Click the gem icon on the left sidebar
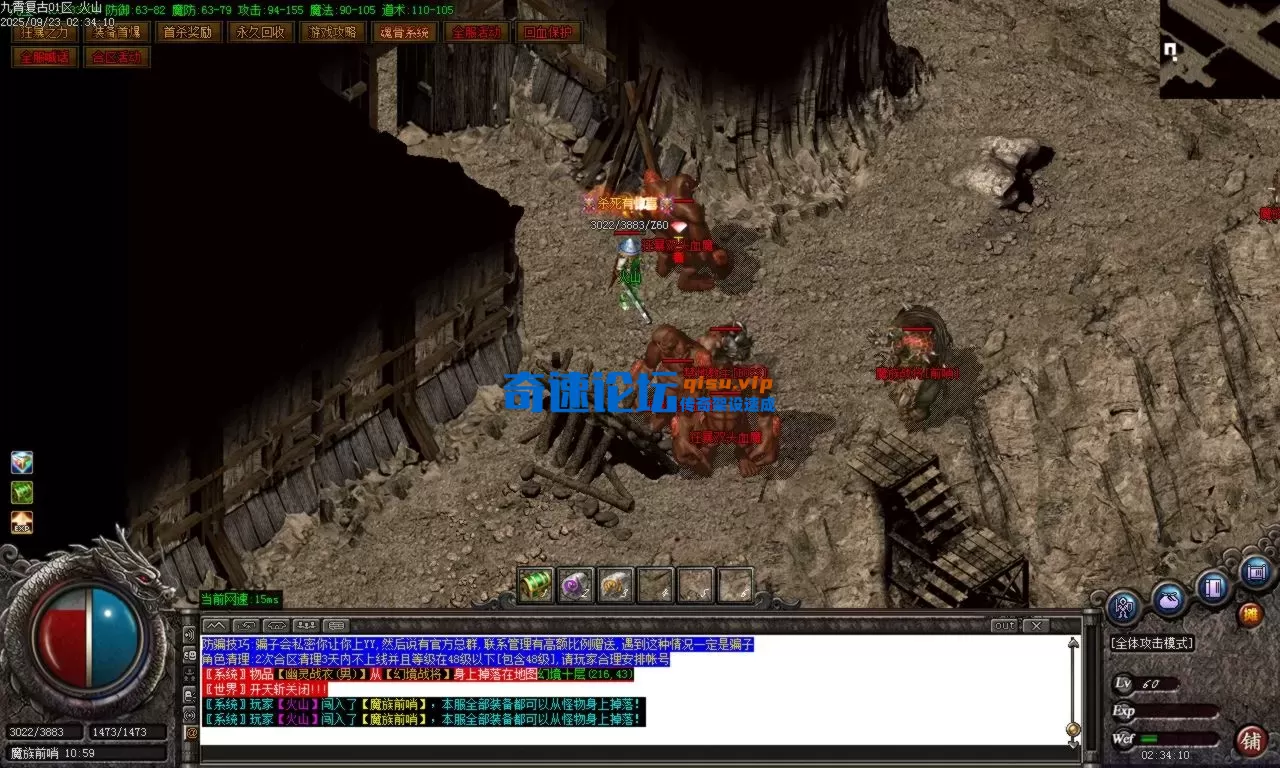The height and width of the screenshot is (768, 1280). (x=20, y=461)
